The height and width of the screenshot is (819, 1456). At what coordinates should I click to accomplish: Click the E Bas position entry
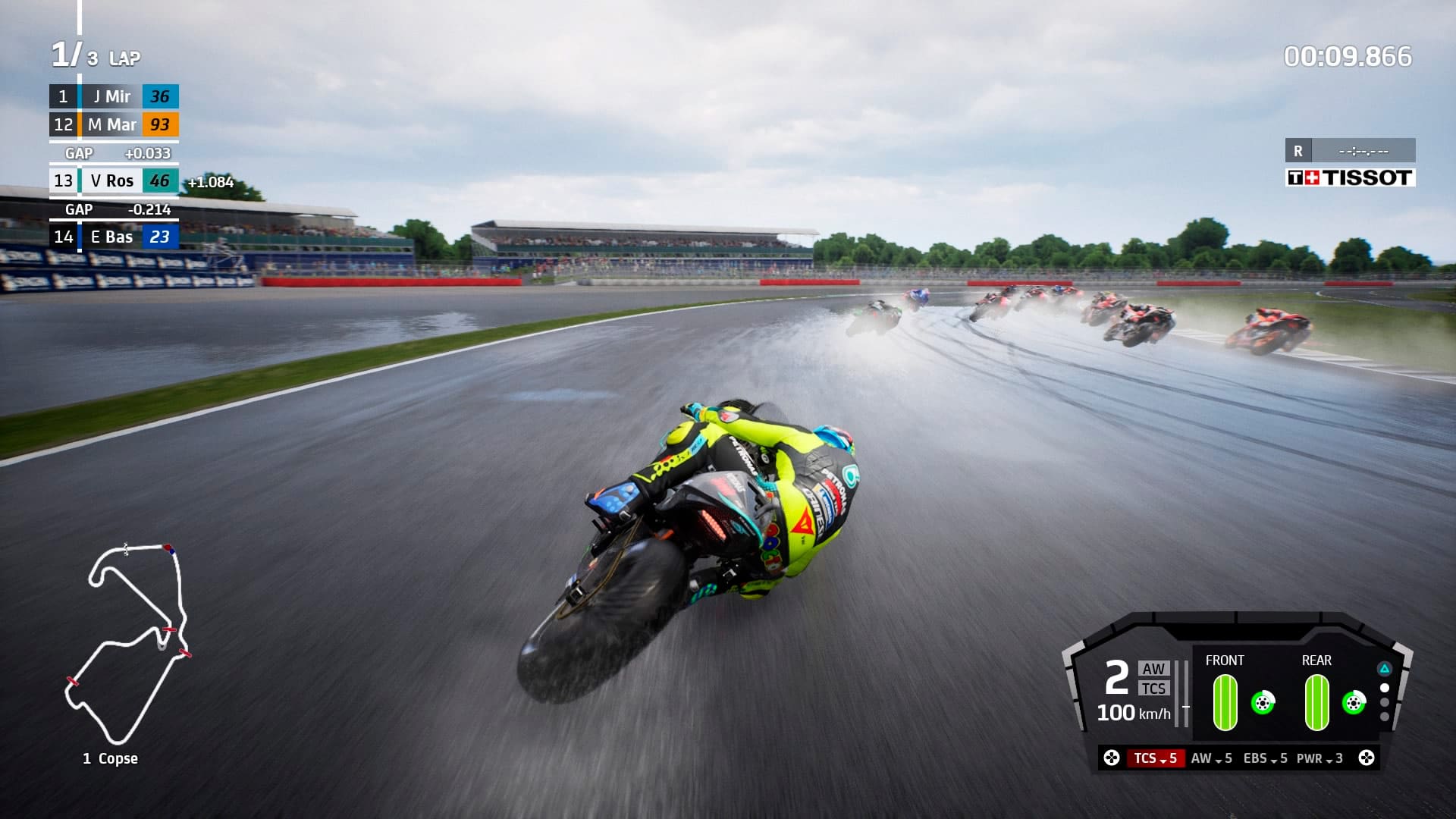[x=112, y=237]
